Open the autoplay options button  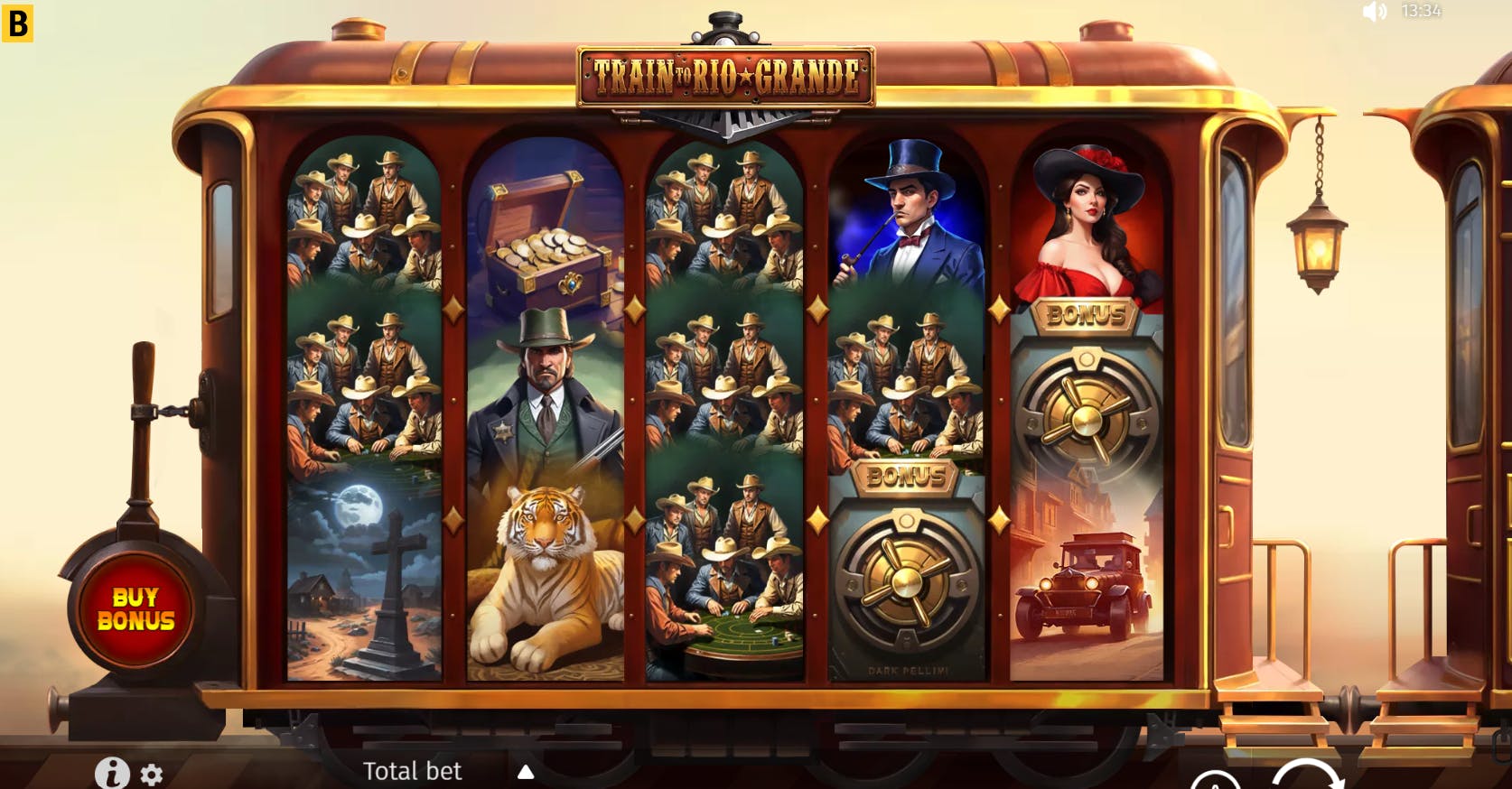point(1214,782)
